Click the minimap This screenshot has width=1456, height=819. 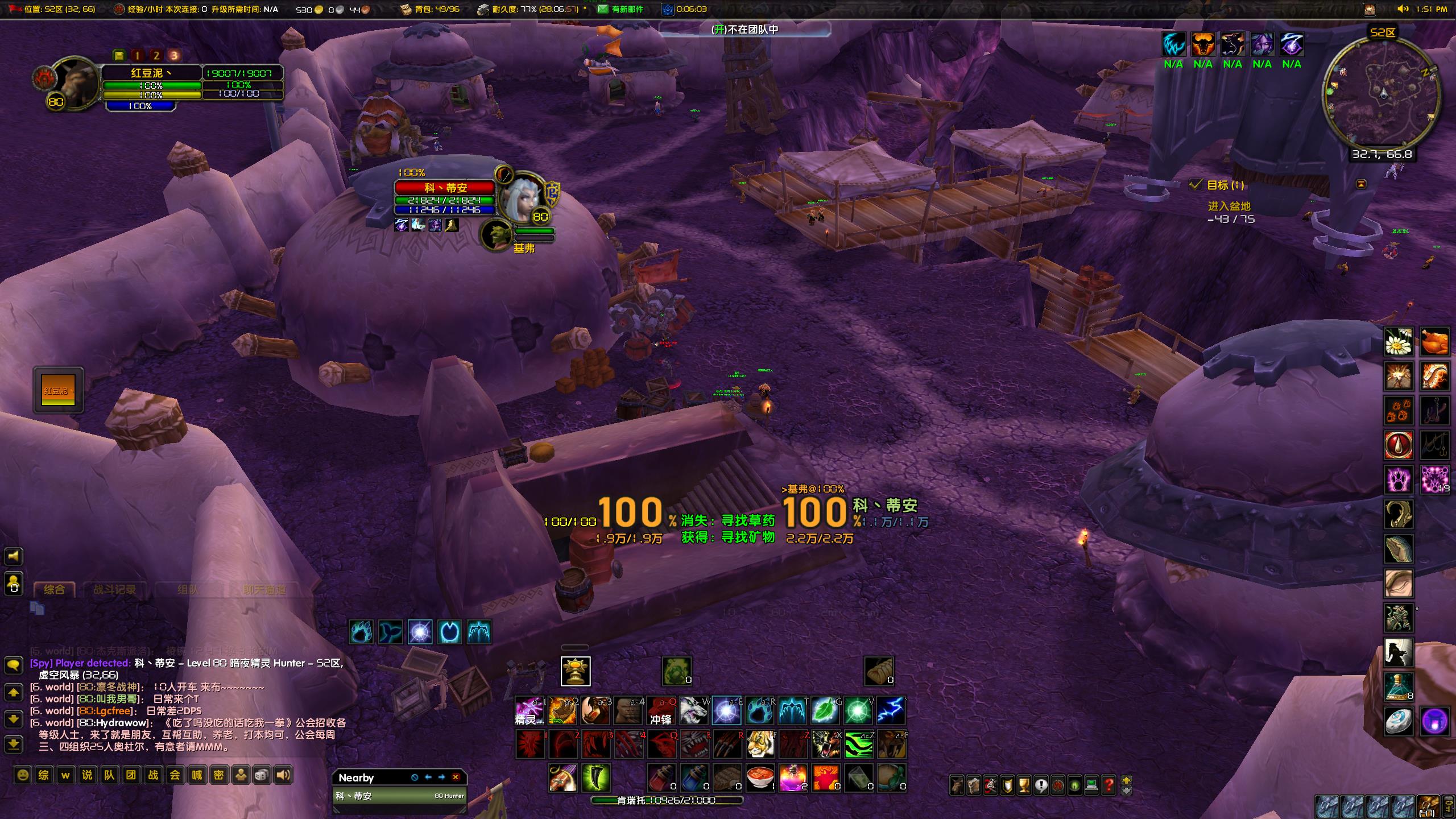(1381, 93)
